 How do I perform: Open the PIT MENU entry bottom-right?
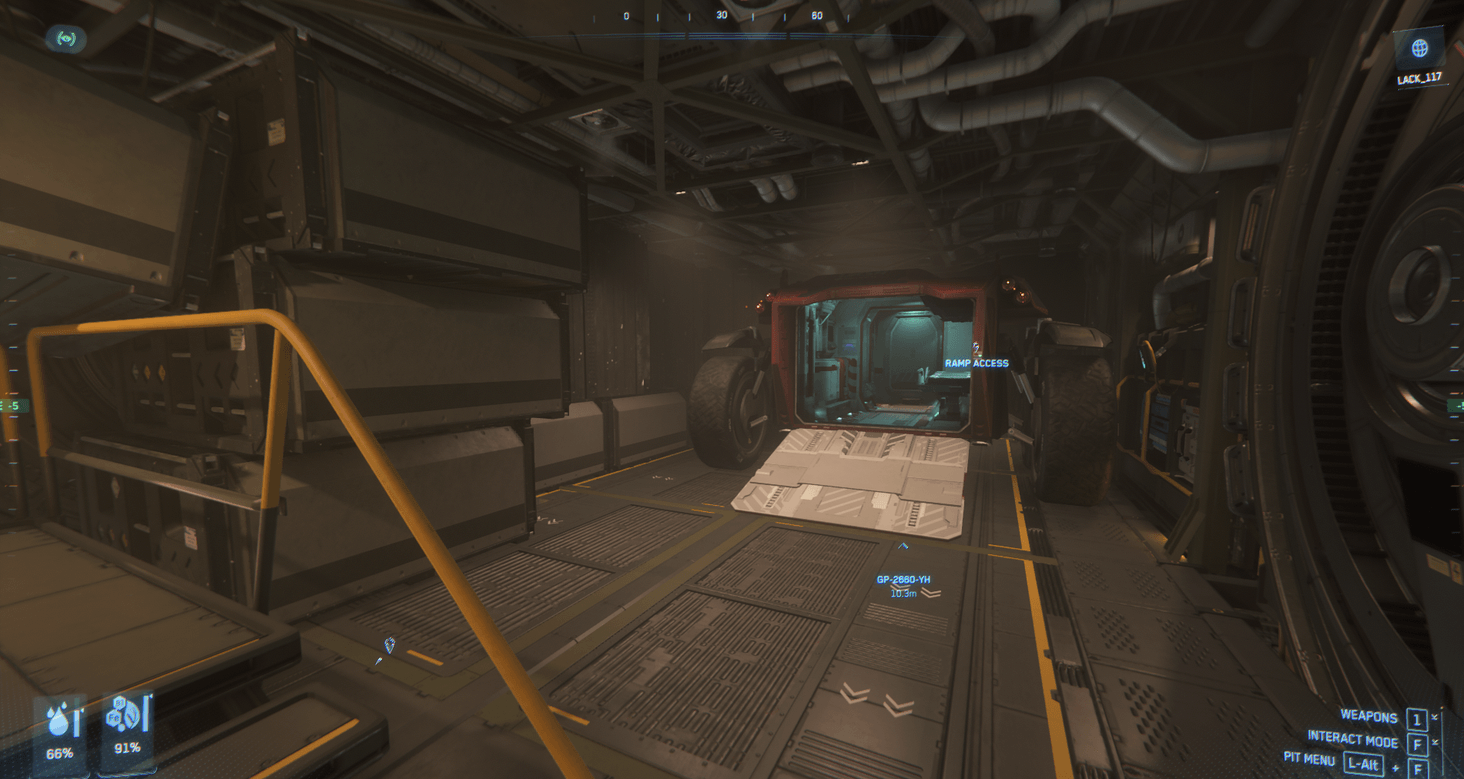tap(1312, 761)
